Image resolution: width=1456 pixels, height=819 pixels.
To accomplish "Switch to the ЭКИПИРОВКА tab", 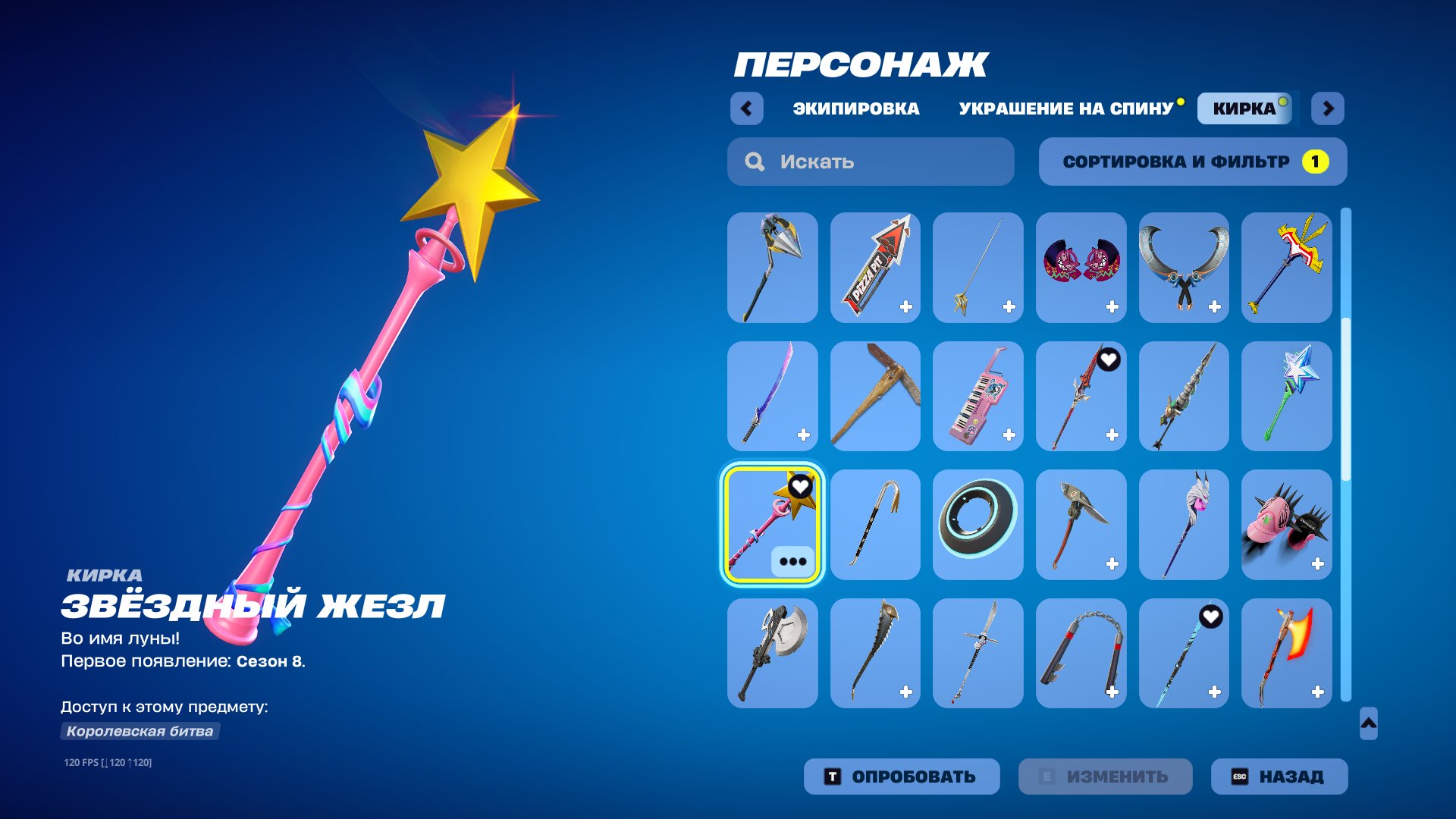I will click(853, 108).
